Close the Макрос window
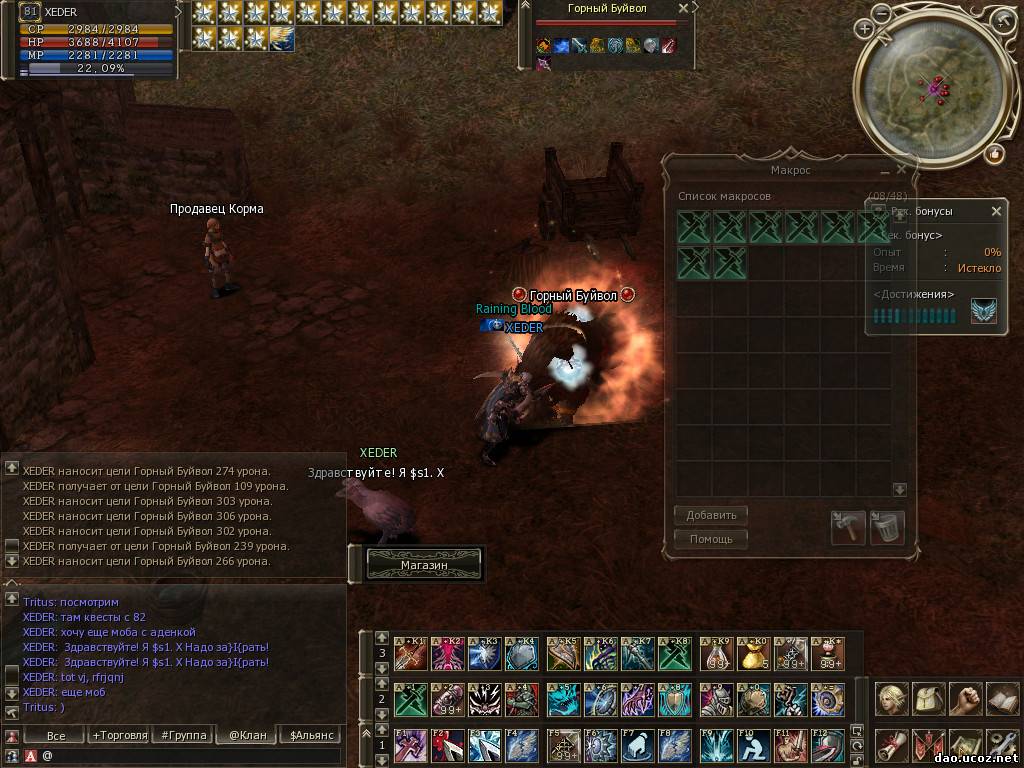The width and height of the screenshot is (1024, 768). coord(901,170)
